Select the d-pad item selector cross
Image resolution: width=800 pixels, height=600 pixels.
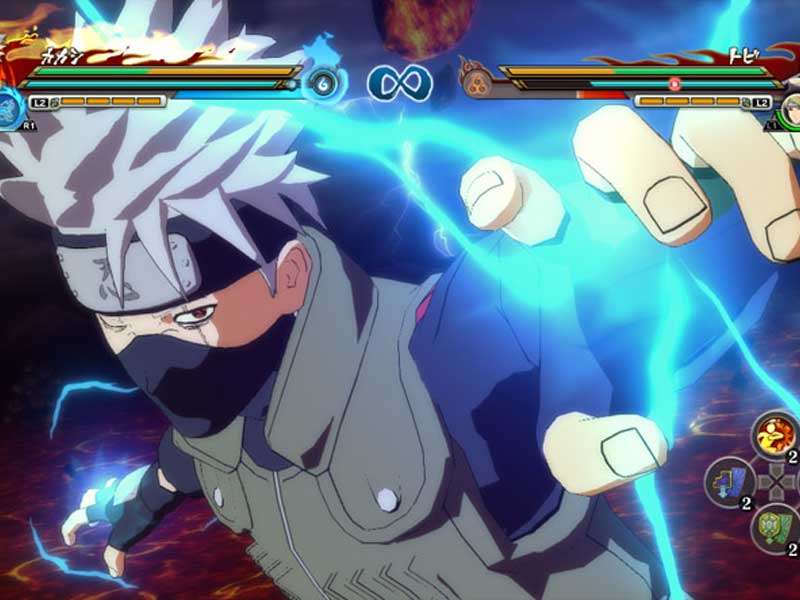pyautogui.click(x=775, y=481)
